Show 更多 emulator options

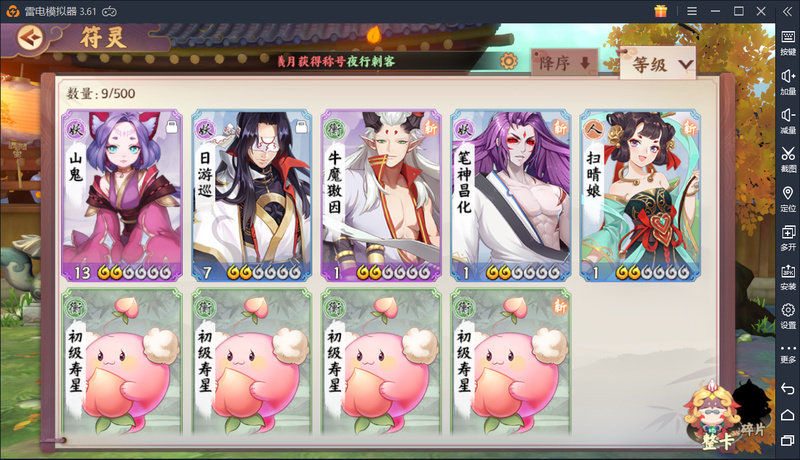coord(788,352)
